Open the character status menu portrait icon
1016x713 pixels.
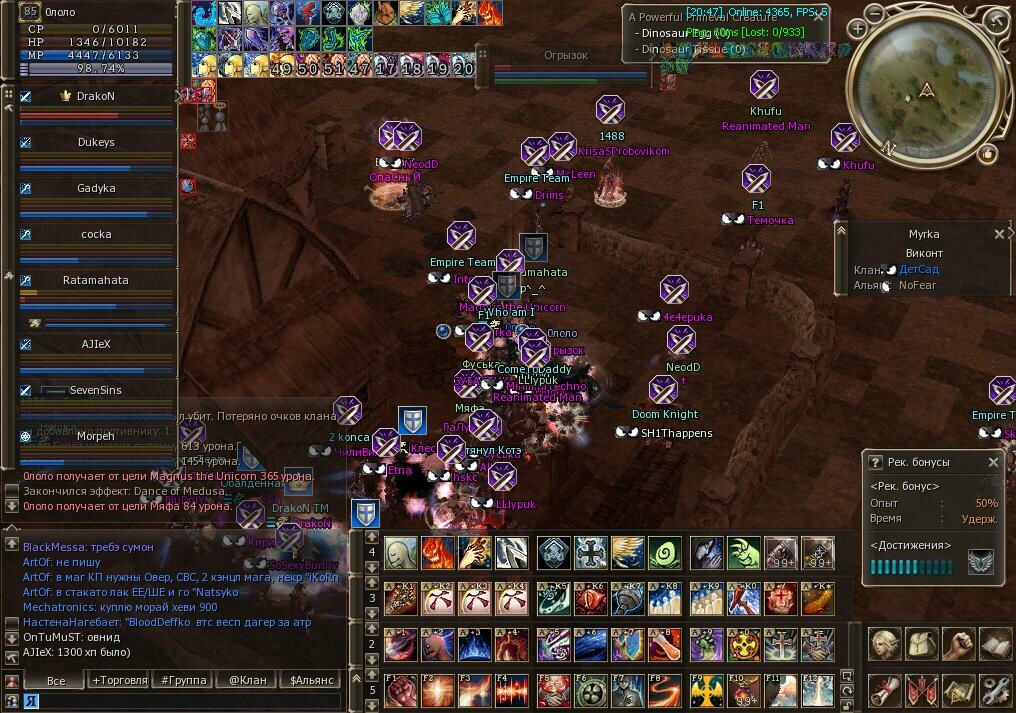click(883, 644)
